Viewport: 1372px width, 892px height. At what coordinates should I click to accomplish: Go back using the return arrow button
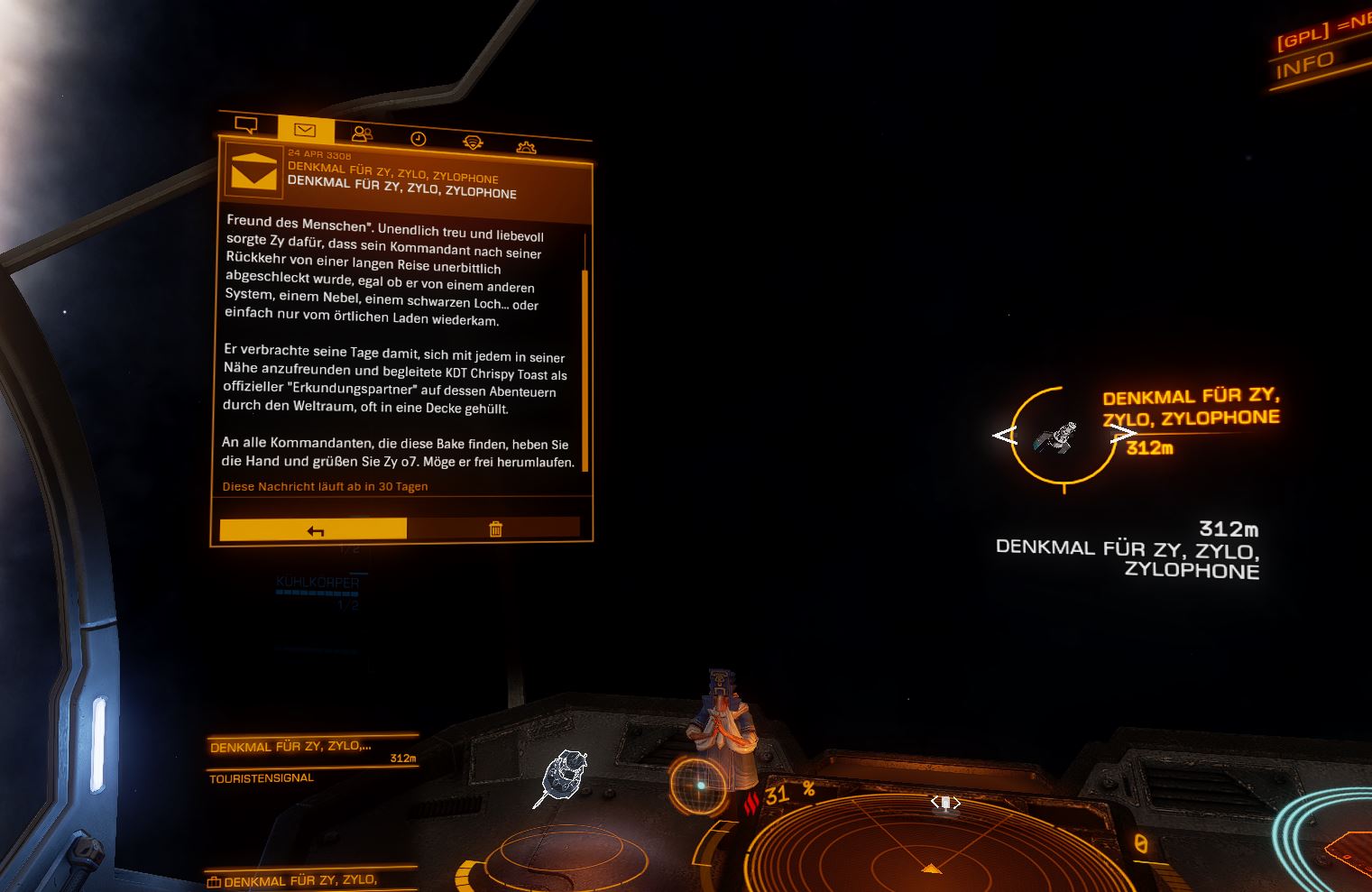coord(314,530)
